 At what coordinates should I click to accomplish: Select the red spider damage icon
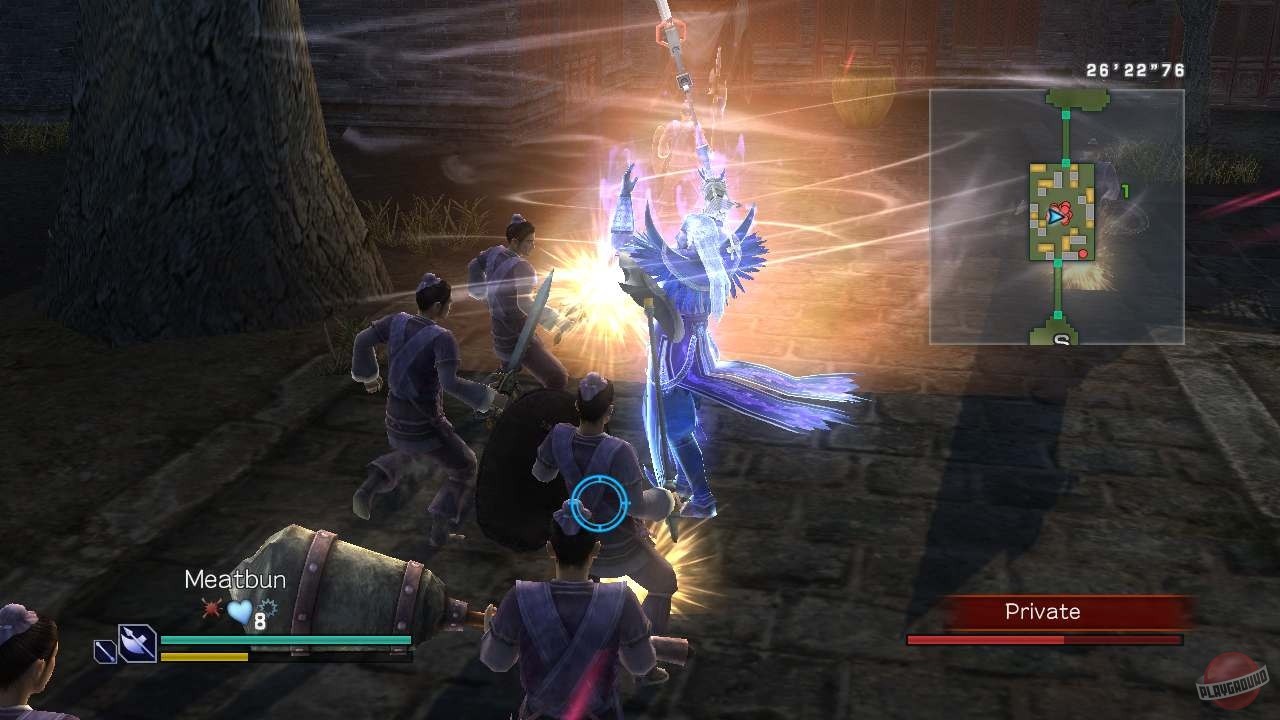tap(211, 607)
